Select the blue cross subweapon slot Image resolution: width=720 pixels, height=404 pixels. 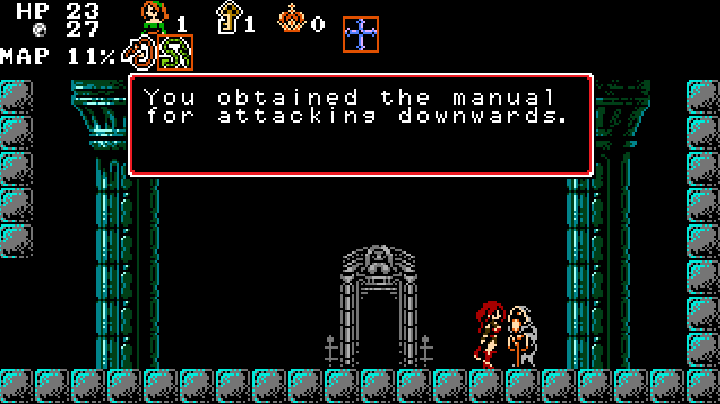coord(361,34)
